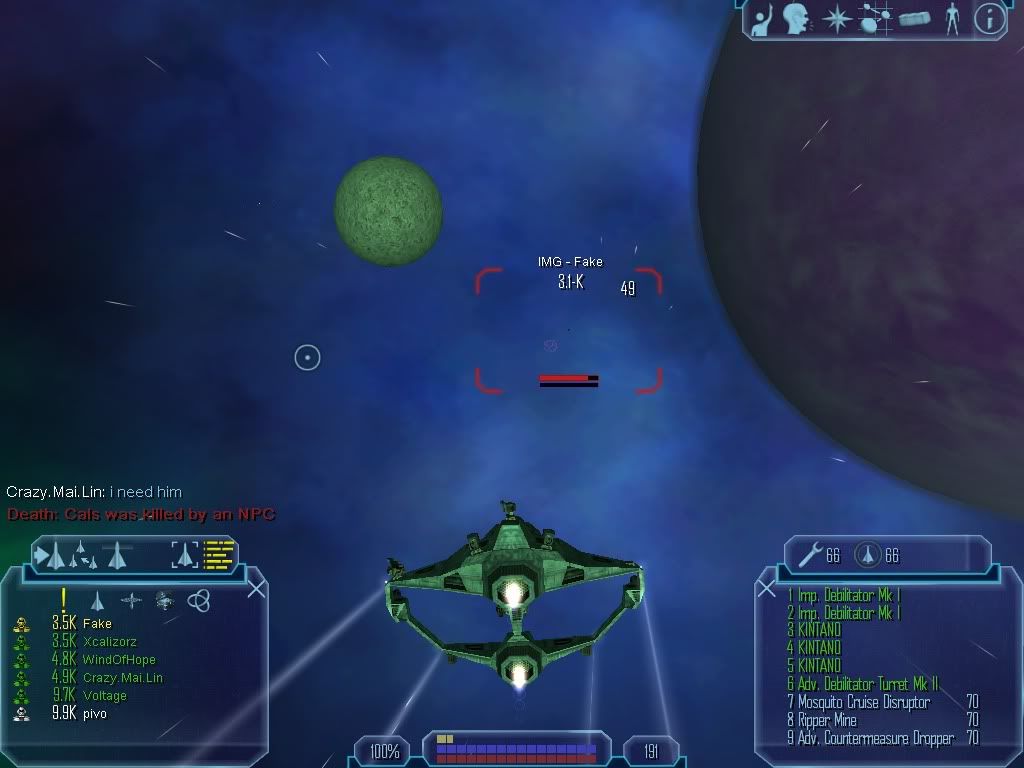Select Fake in the contact list
This screenshot has width=1024, height=768.
coord(97,624)
